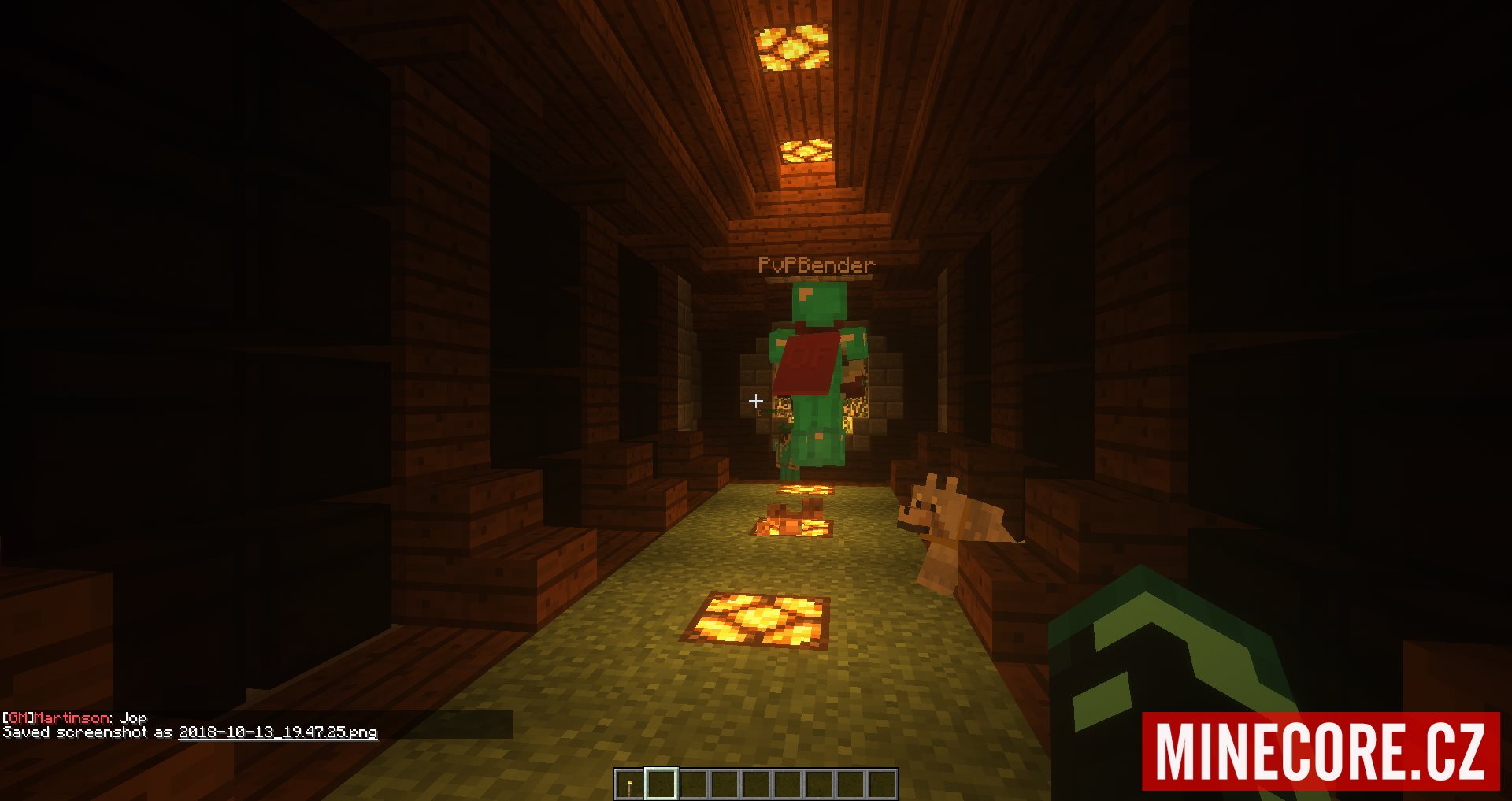This screenshot has height=801, width=1512.
Task: Click Martinson's chat message
Action: click(75, 718)
